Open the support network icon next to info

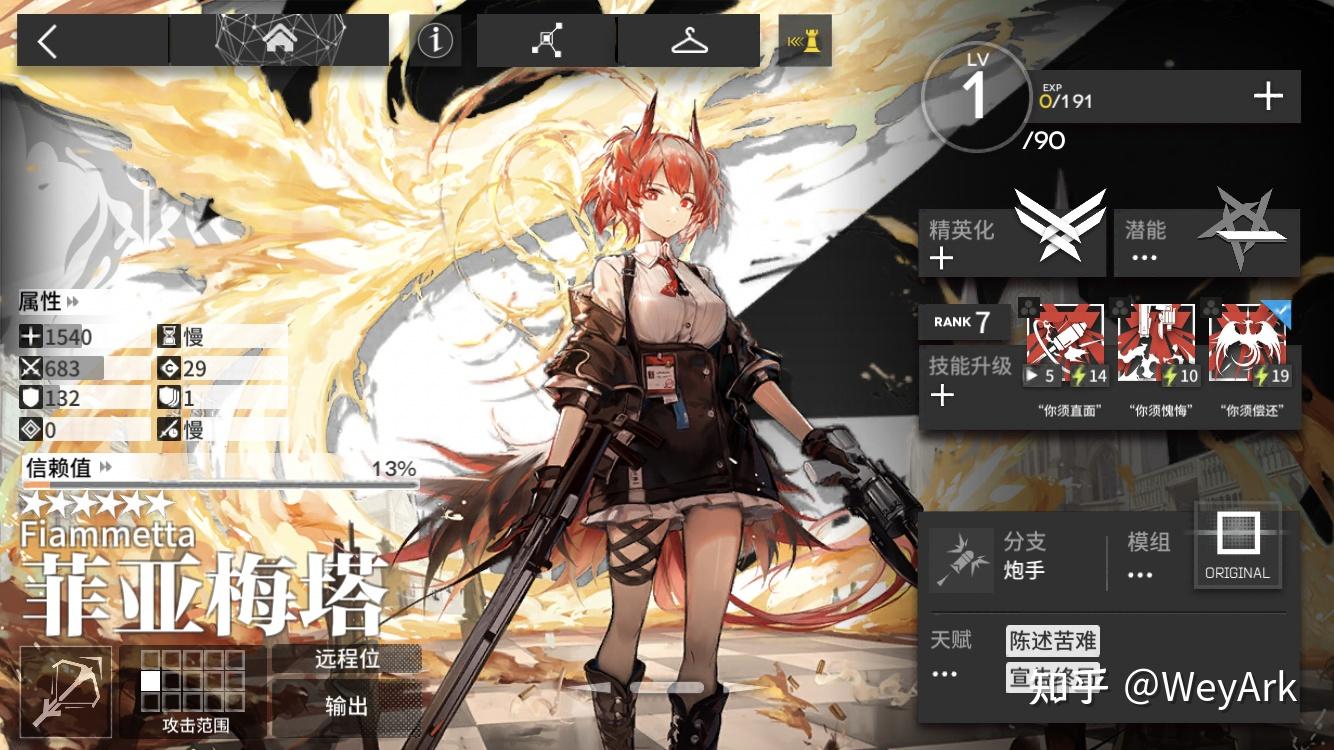pos(544,40)
